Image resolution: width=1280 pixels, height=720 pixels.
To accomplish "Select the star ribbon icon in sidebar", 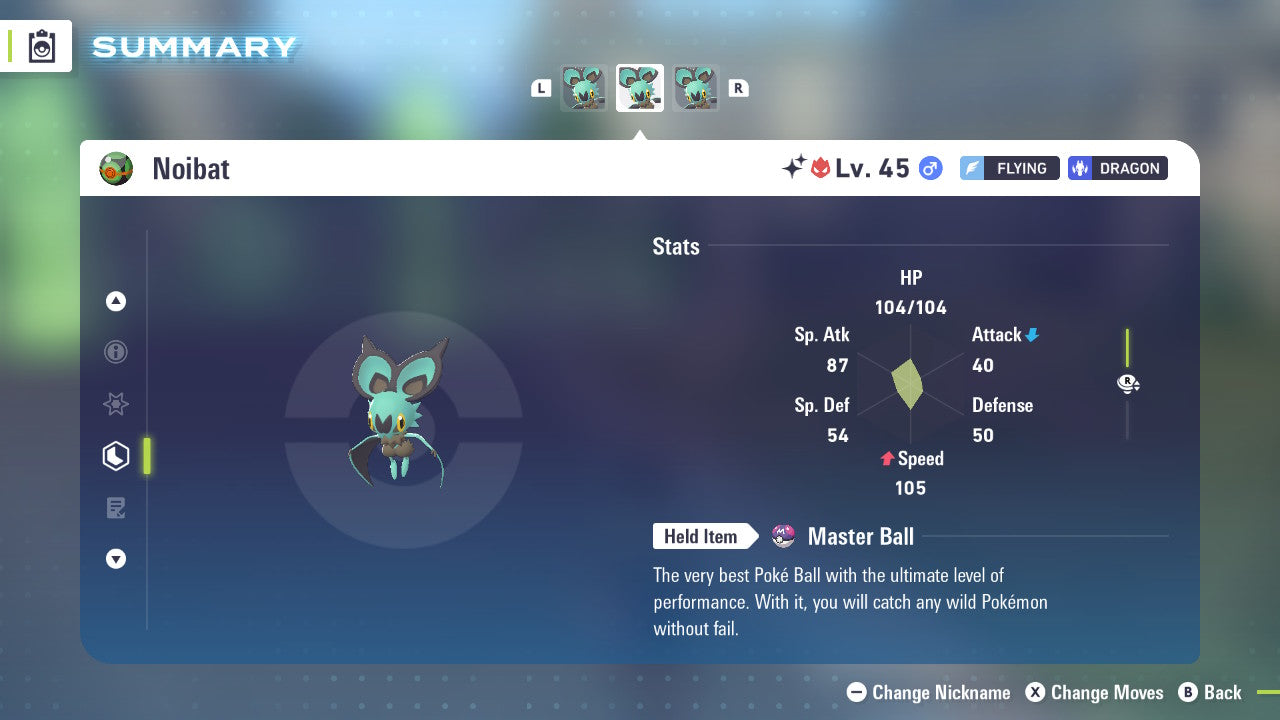I will click(115, 404).
